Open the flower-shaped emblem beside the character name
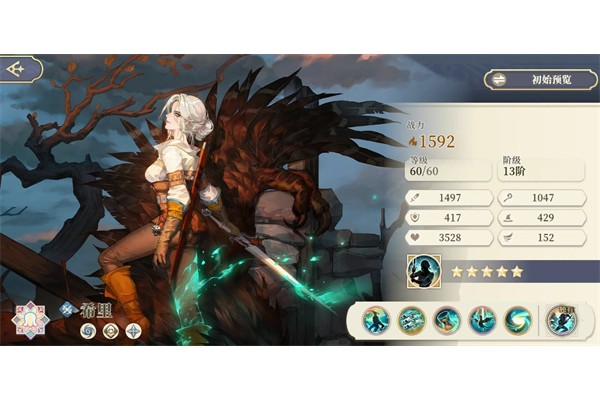Viewport: 600px width, 400px height. (x=30, y=320)
